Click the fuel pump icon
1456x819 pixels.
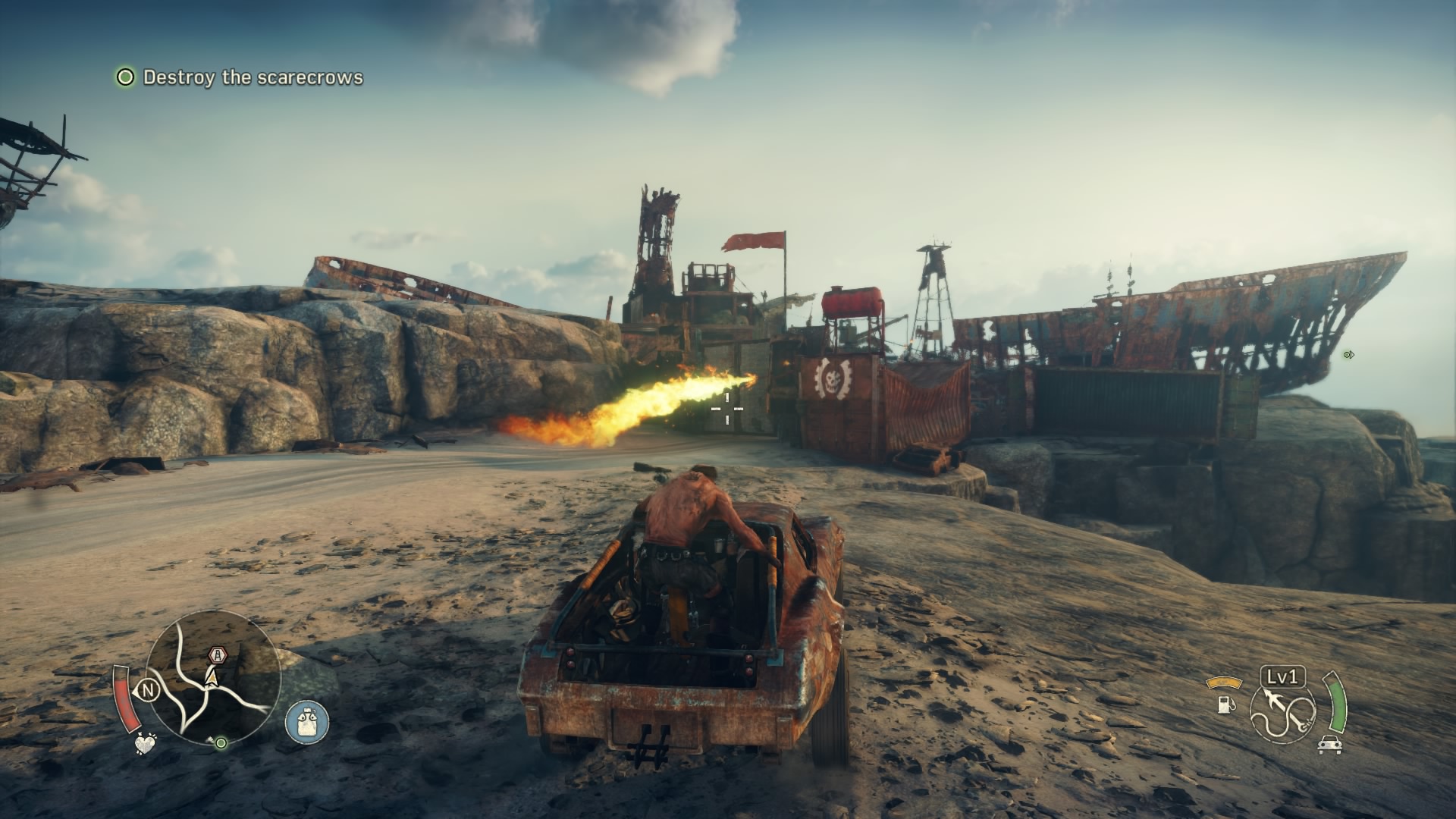click(1224, 703)
